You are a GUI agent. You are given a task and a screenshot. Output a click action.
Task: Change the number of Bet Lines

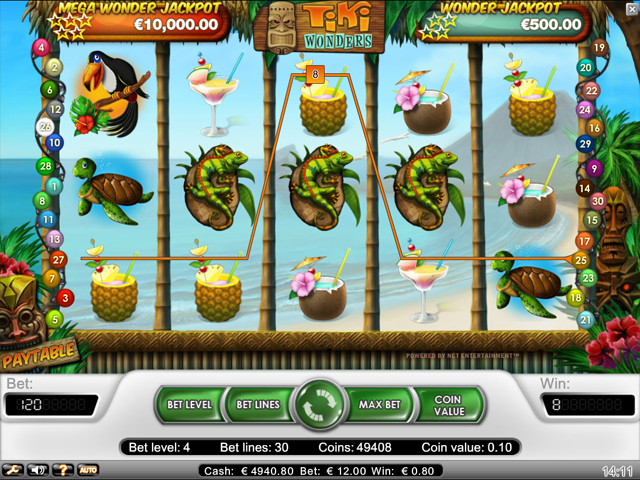pyautogui.click(x=257, y=405)
